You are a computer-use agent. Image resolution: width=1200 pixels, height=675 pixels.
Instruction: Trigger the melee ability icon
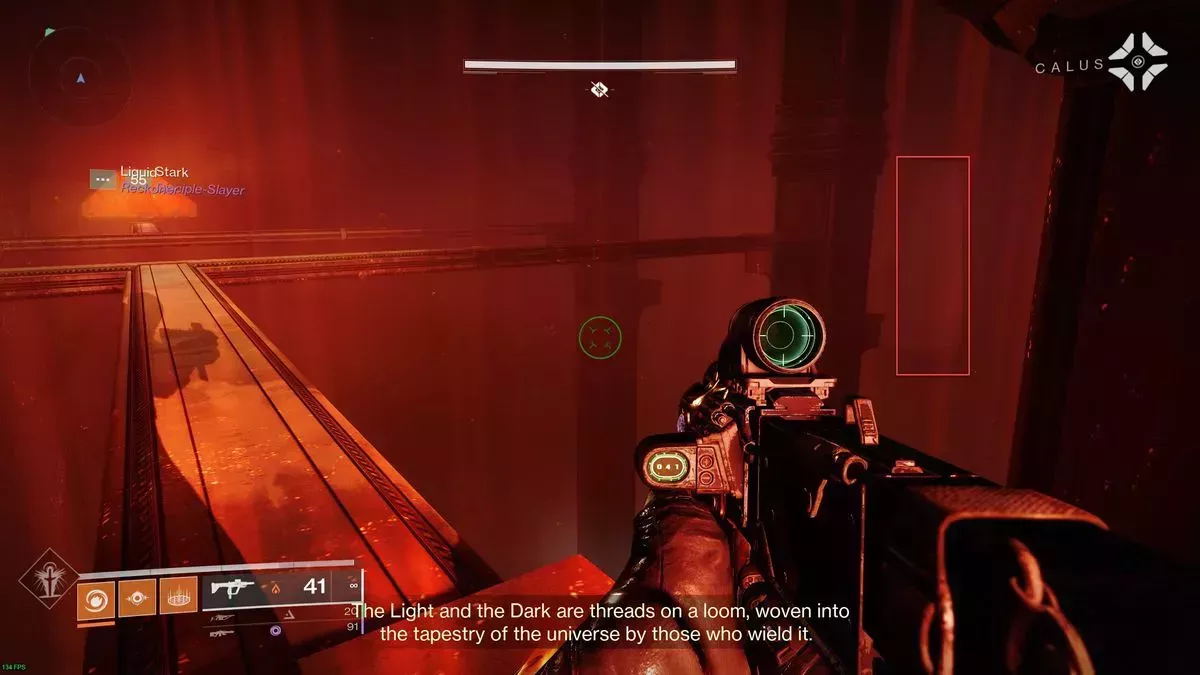click(135, 599)
